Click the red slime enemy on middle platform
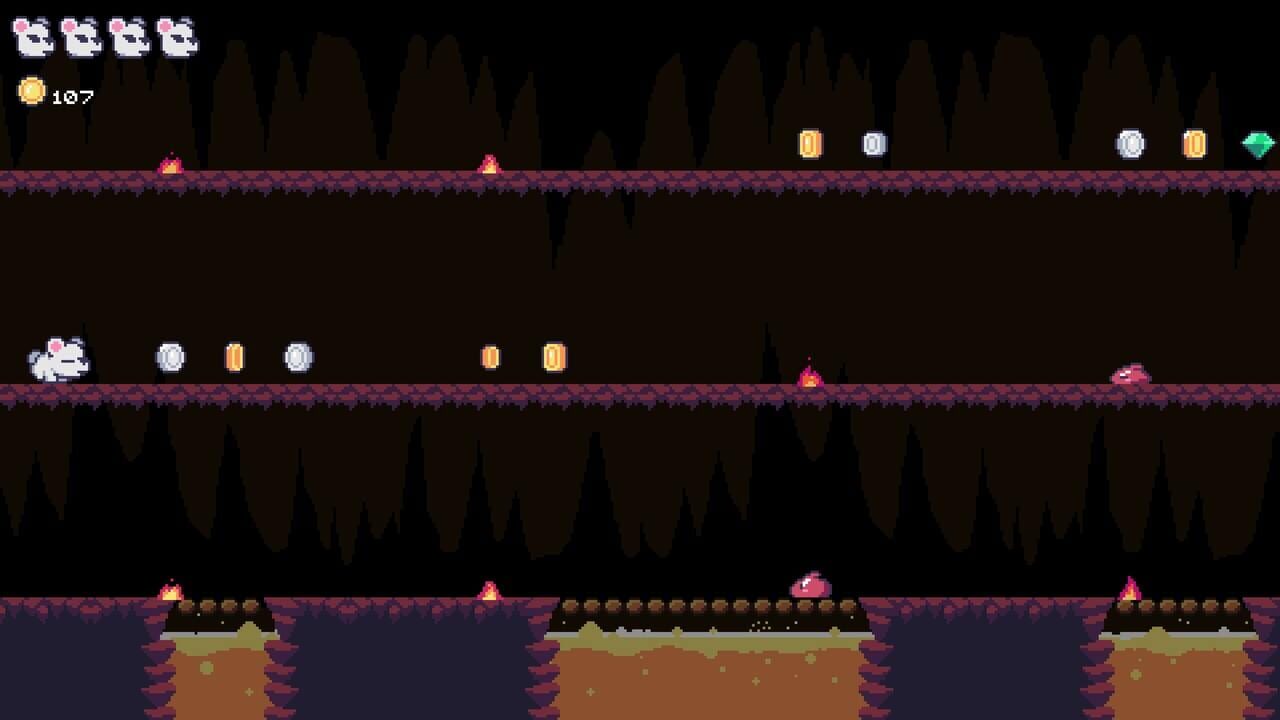The width and height of the screenshot is (1280, 720). pyautogui.click(x=1132, y=374)
